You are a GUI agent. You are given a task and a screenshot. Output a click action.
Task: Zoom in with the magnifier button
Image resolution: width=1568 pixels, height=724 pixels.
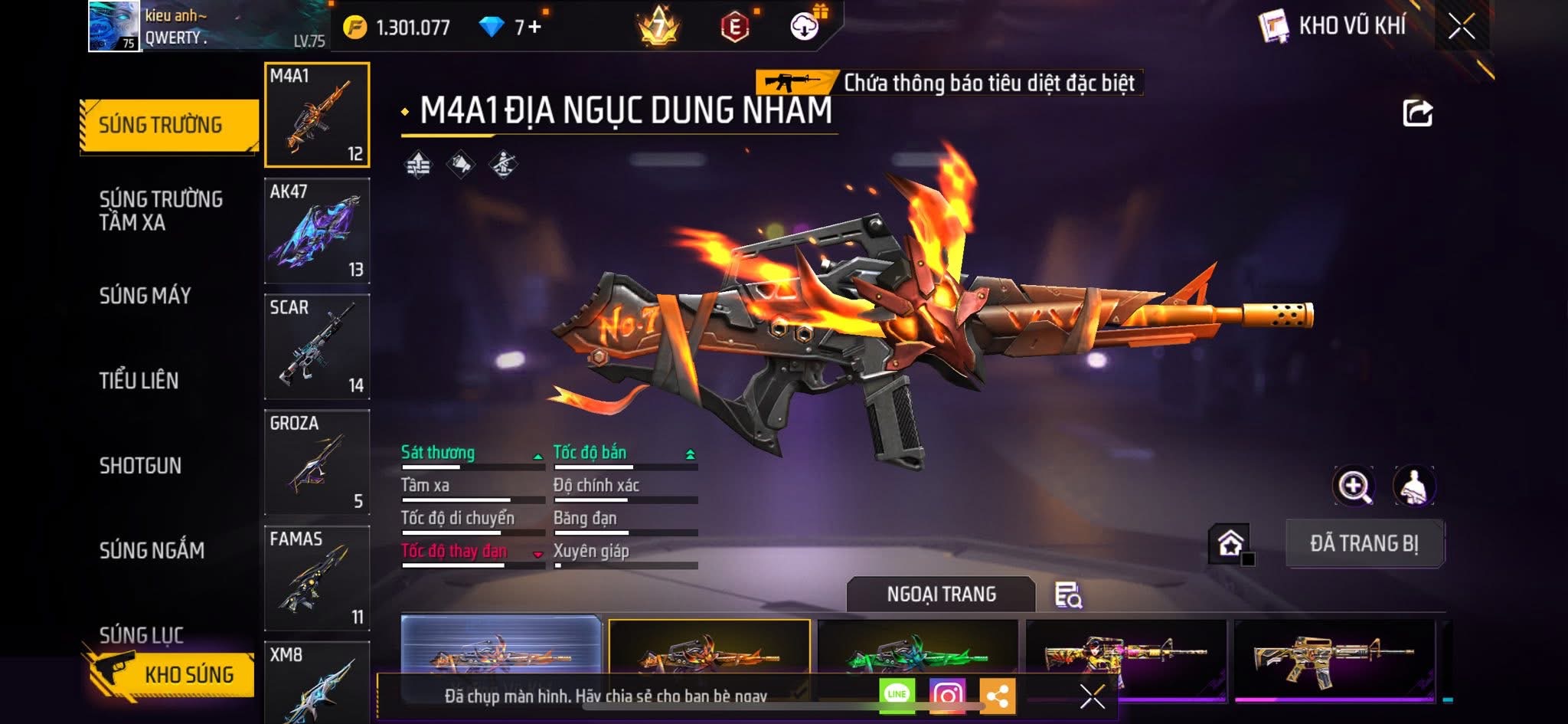pyautogui.click(x=1354, y=486)
